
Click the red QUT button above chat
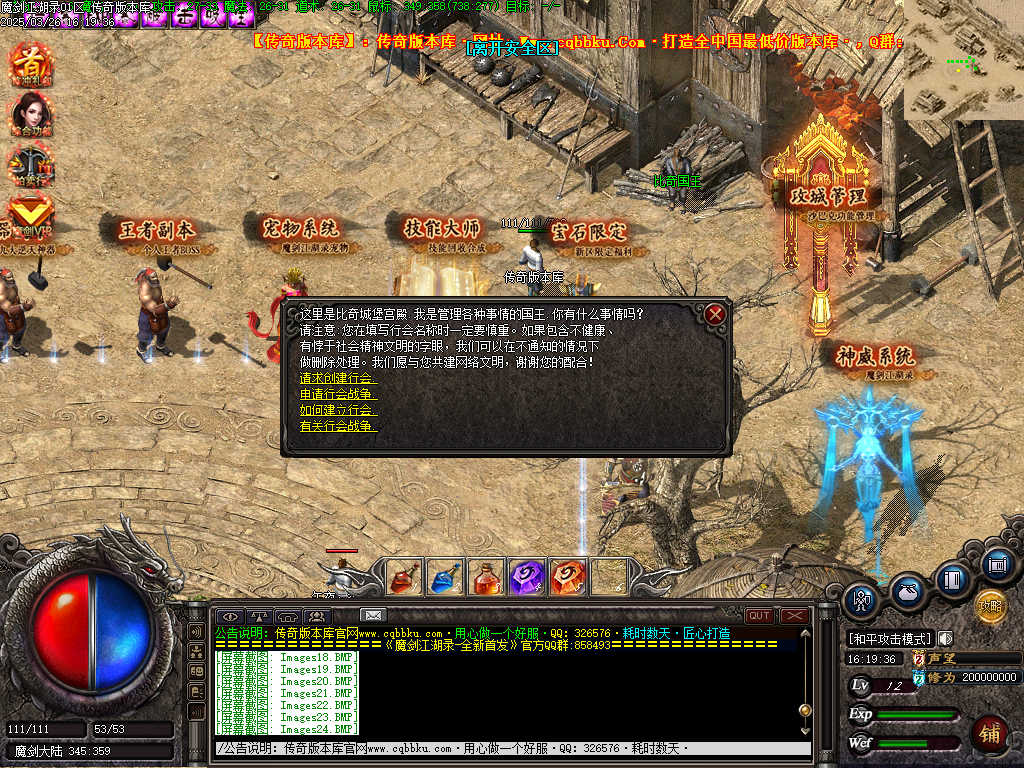tap(760, 616)
